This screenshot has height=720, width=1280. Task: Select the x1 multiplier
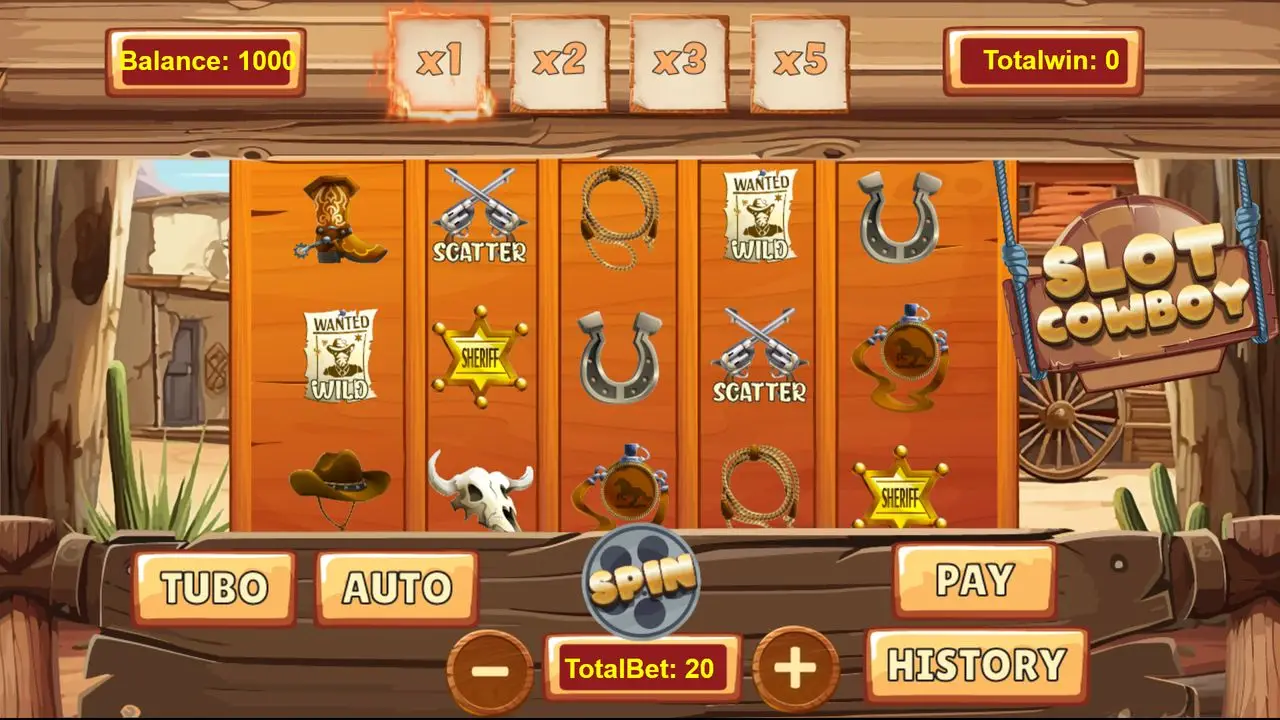click(x=440, y=62)
